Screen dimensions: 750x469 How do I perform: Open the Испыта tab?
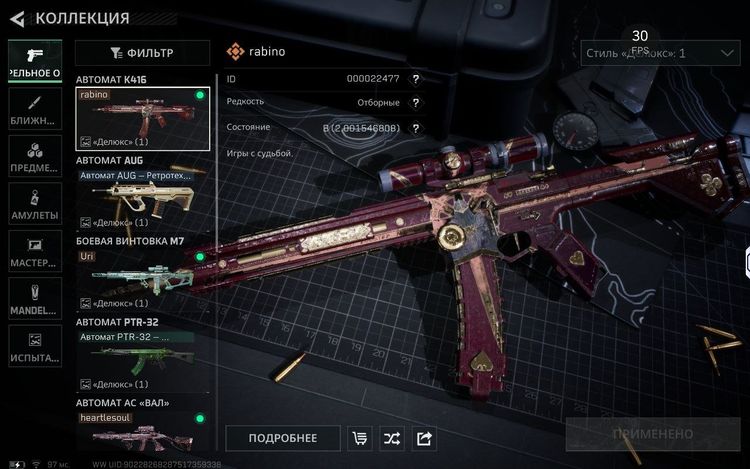(35, 345)
